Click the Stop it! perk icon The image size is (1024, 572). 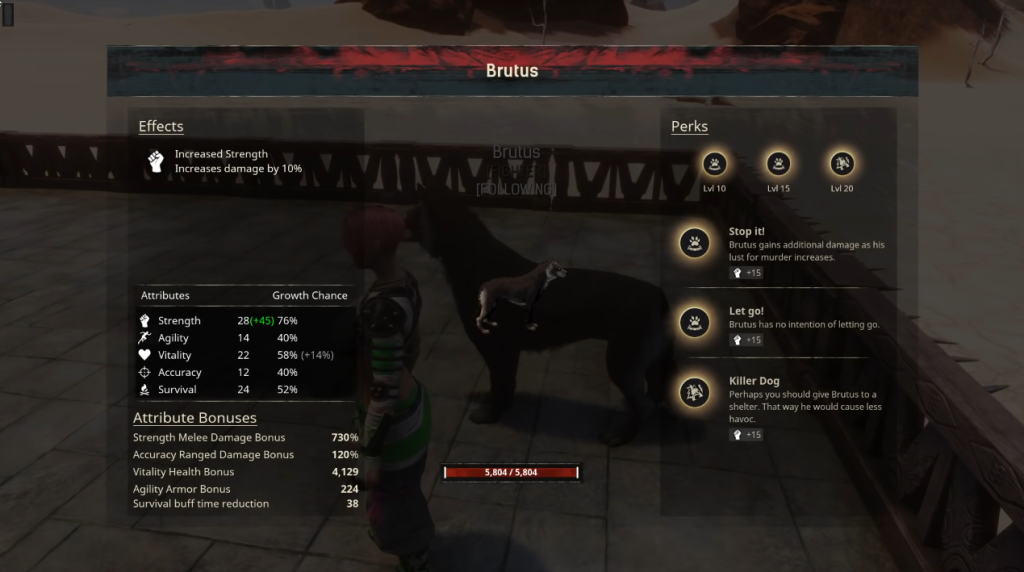[695, 241]
